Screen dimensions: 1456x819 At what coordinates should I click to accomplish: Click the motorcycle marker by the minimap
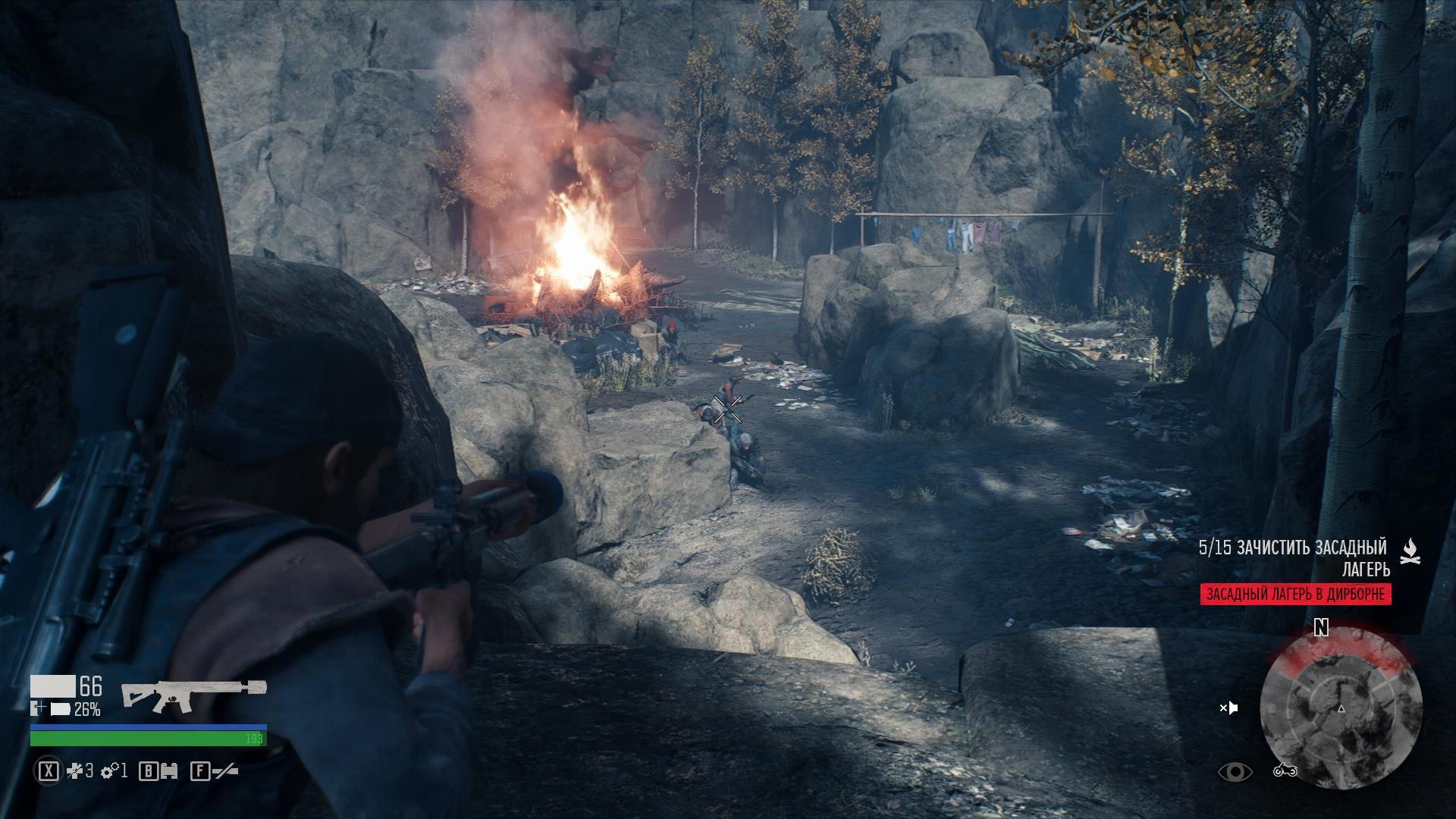[1285, 771]
